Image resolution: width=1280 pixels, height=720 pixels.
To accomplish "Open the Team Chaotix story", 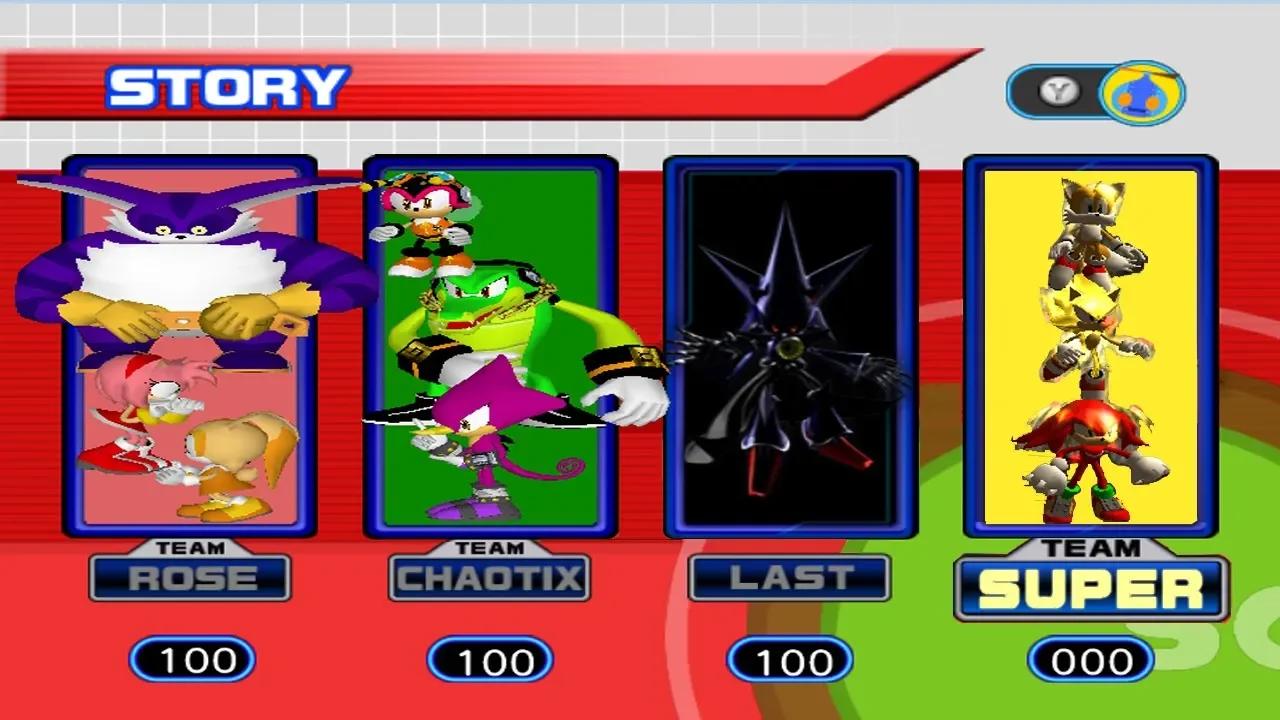I will (x=490, y=345).
